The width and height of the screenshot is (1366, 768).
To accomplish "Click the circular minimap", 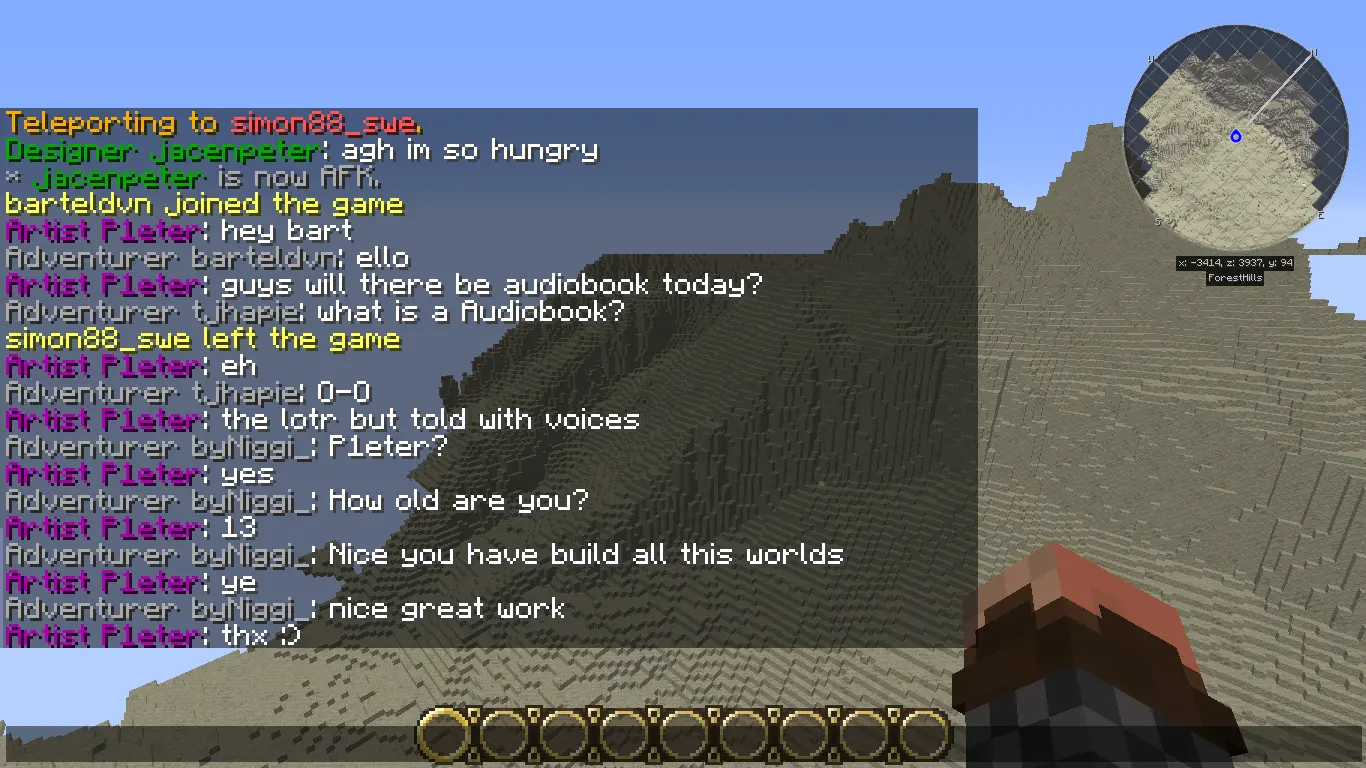I will coord(1237,138).
